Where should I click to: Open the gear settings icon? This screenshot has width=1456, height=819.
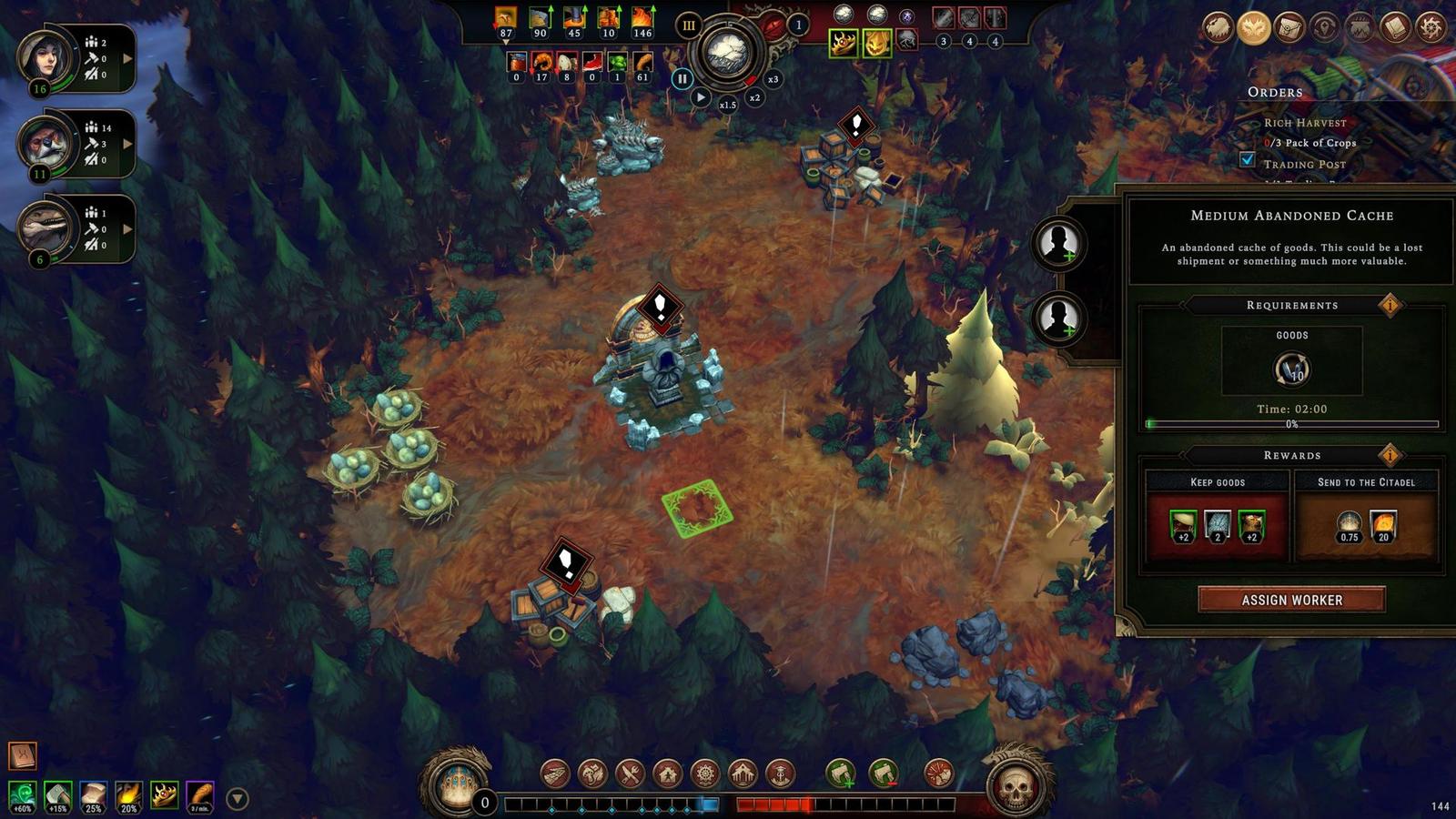(1431, 28)
